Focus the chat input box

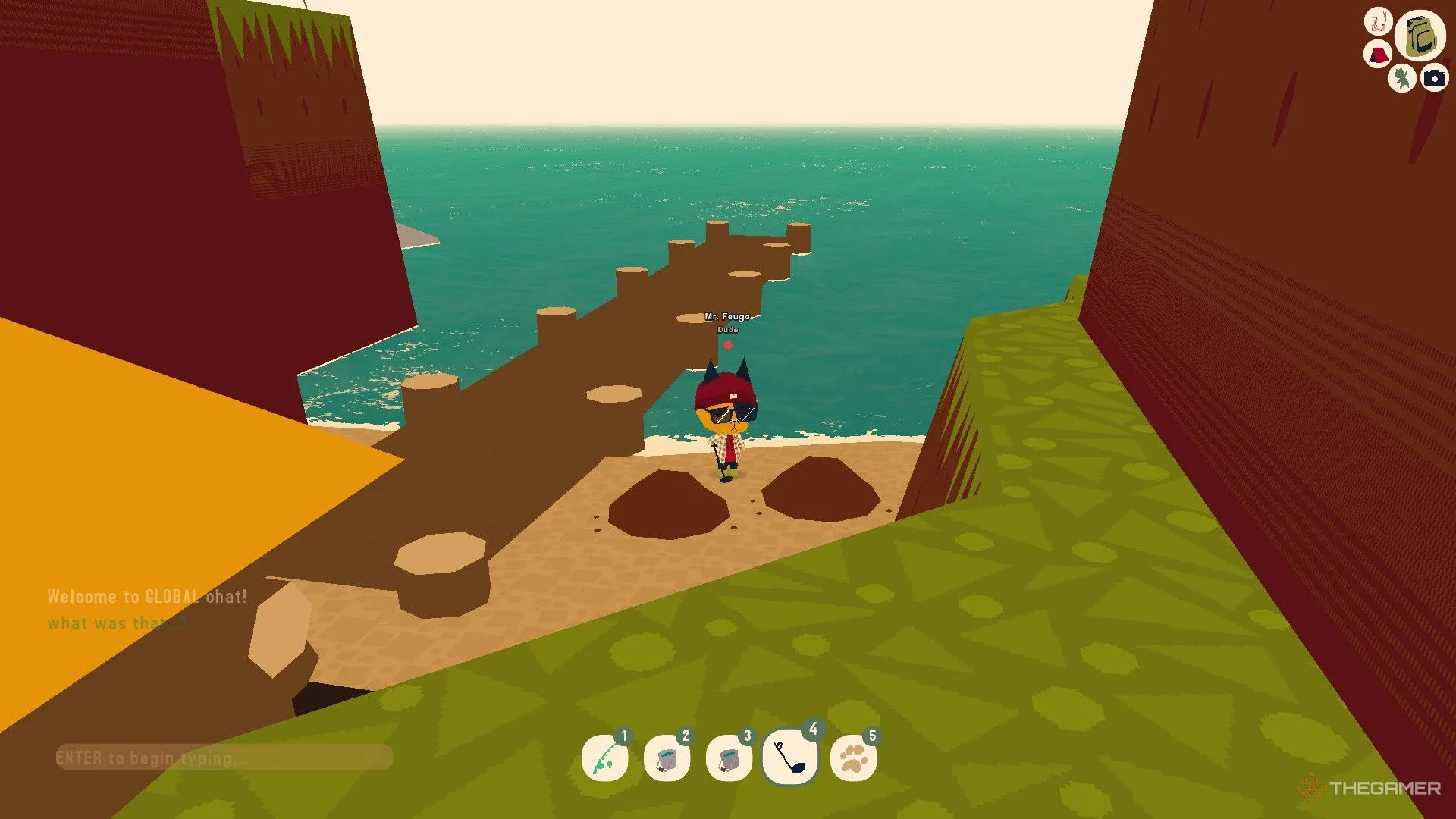(224, 757)
